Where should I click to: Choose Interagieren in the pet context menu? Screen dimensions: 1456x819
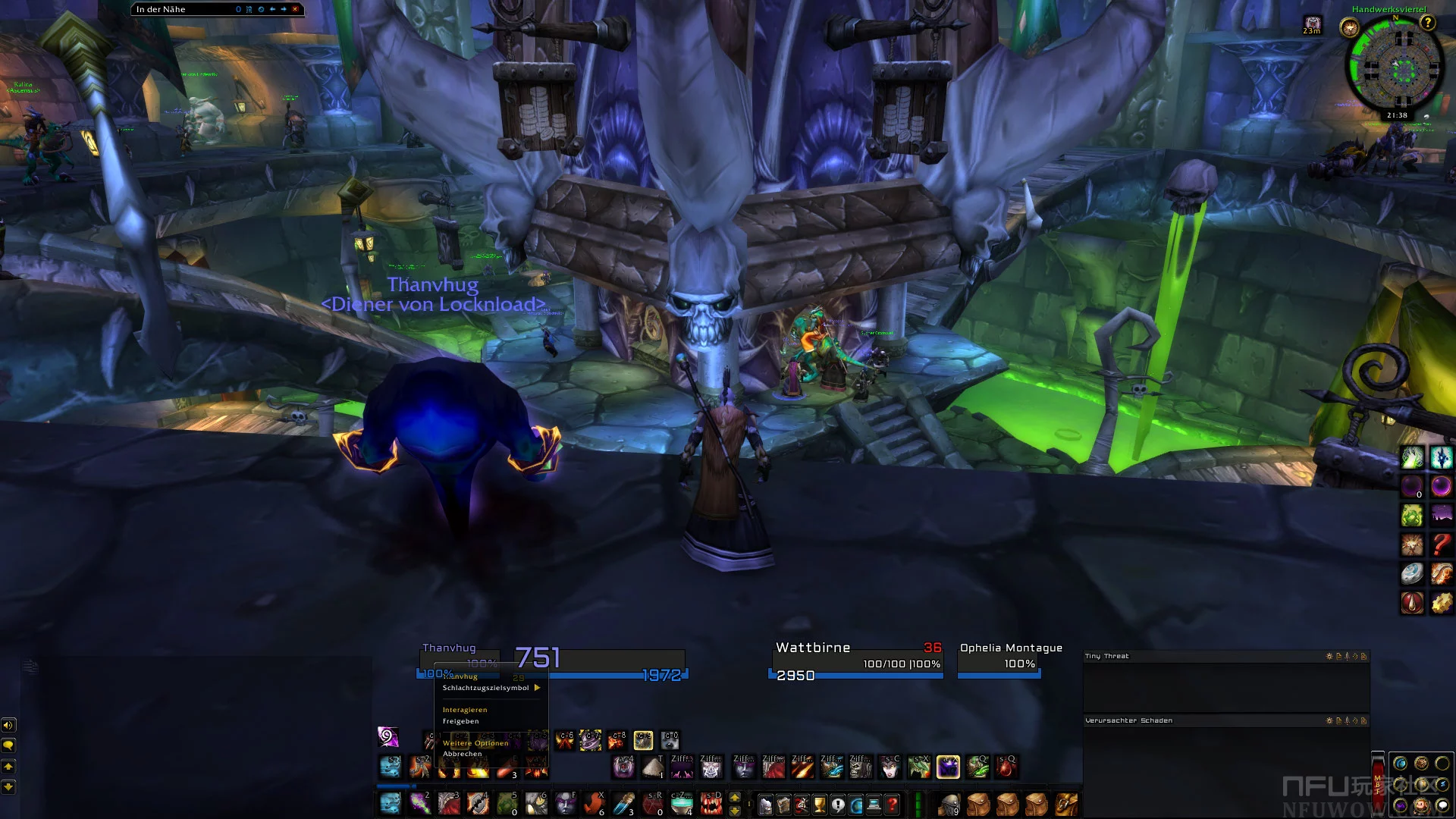(465, 710)
